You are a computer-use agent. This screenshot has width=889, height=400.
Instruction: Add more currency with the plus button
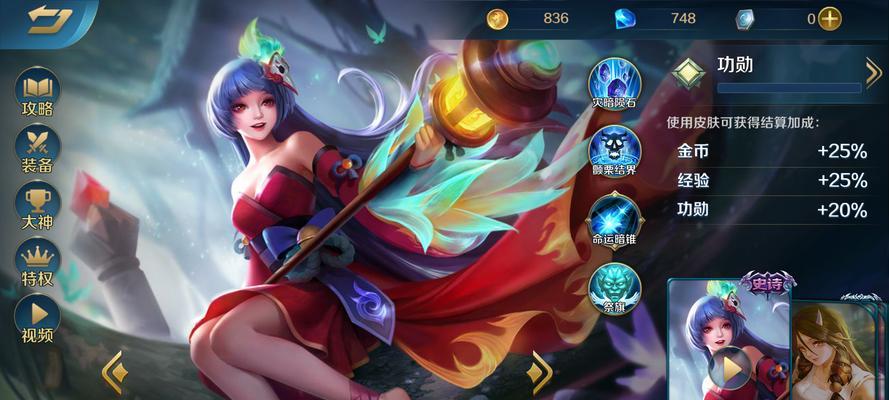829,18
